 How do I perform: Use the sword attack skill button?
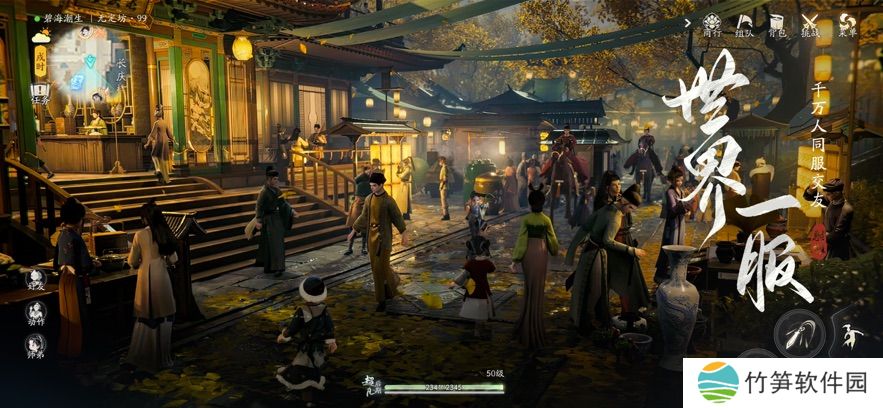[799, 334]
